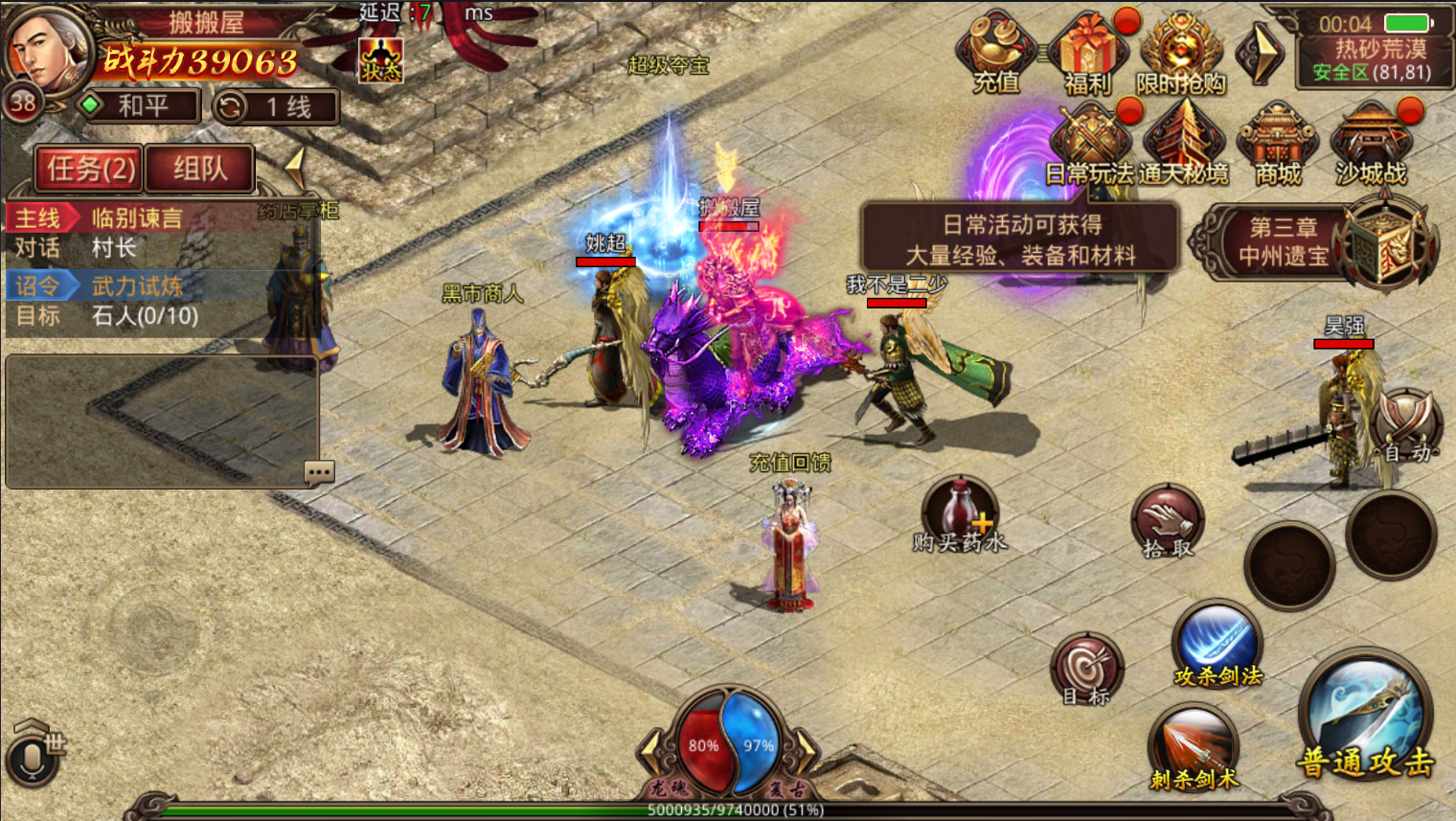1456x821 pixels.
Task: Toggle 自动 auto-combat mode
Action: pyautogui.click(x=1405, y=428)
